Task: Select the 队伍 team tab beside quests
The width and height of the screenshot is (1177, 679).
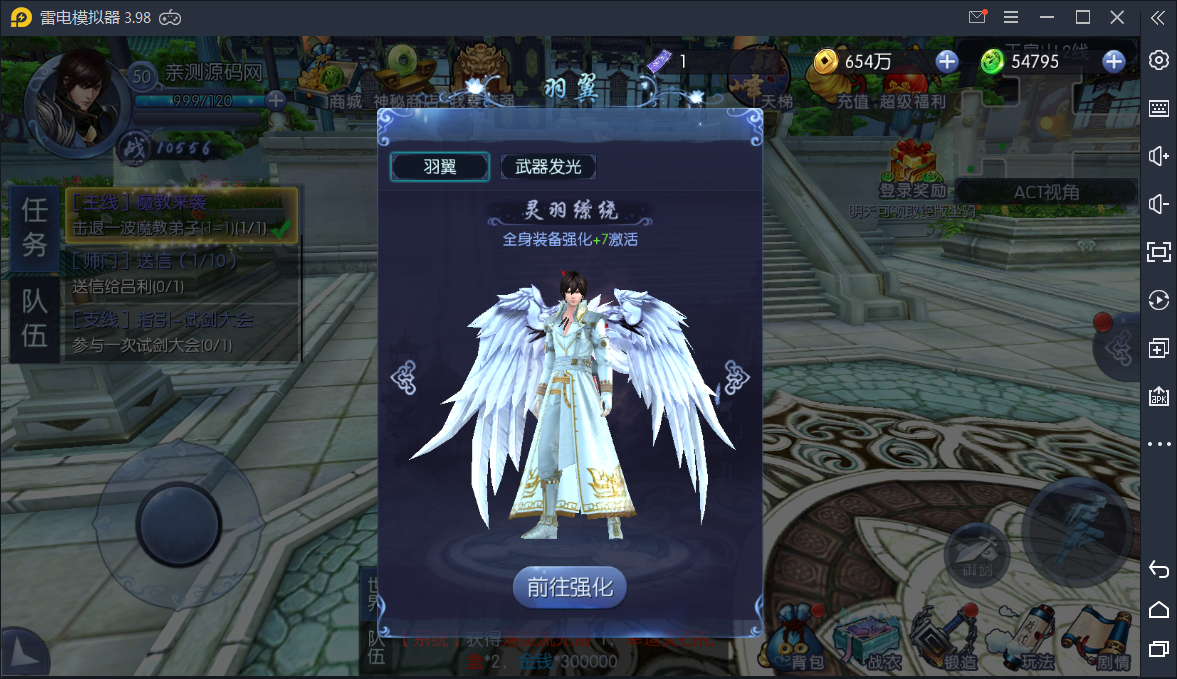Action: [x=35, y=319]
